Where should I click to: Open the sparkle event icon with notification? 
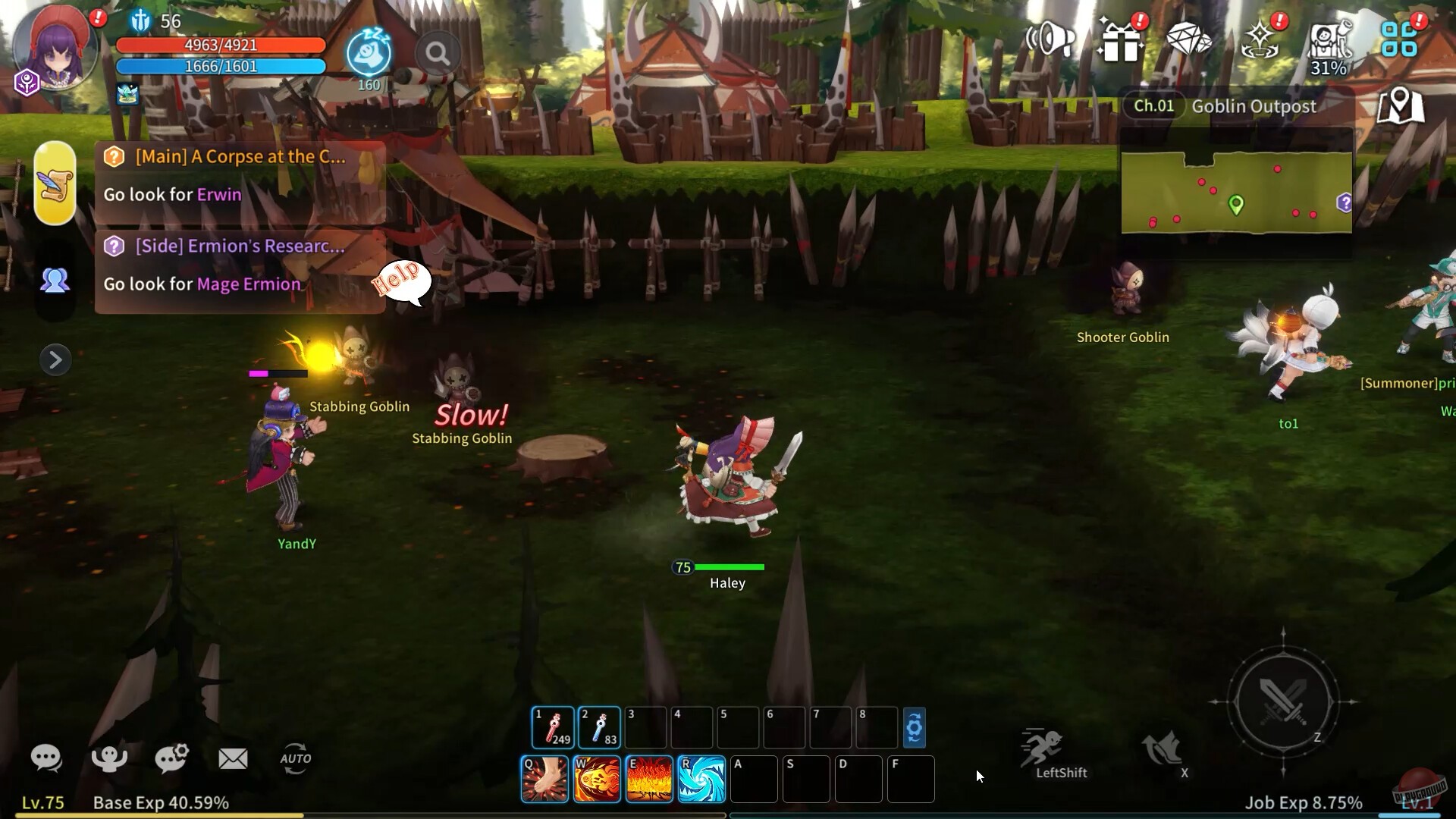pos(1259,39)
